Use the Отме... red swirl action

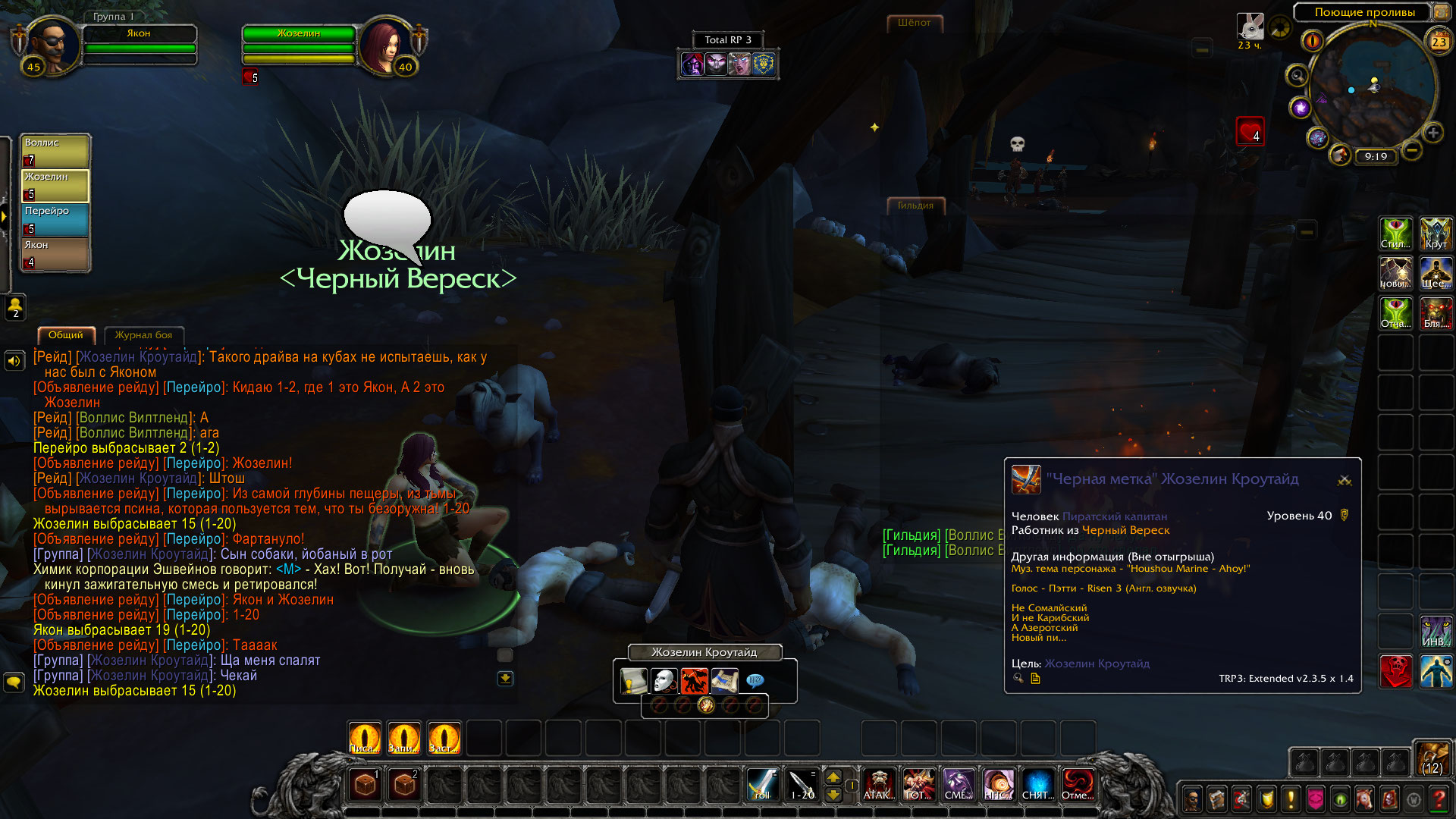pyautogui.click(x=1078, y=784)
